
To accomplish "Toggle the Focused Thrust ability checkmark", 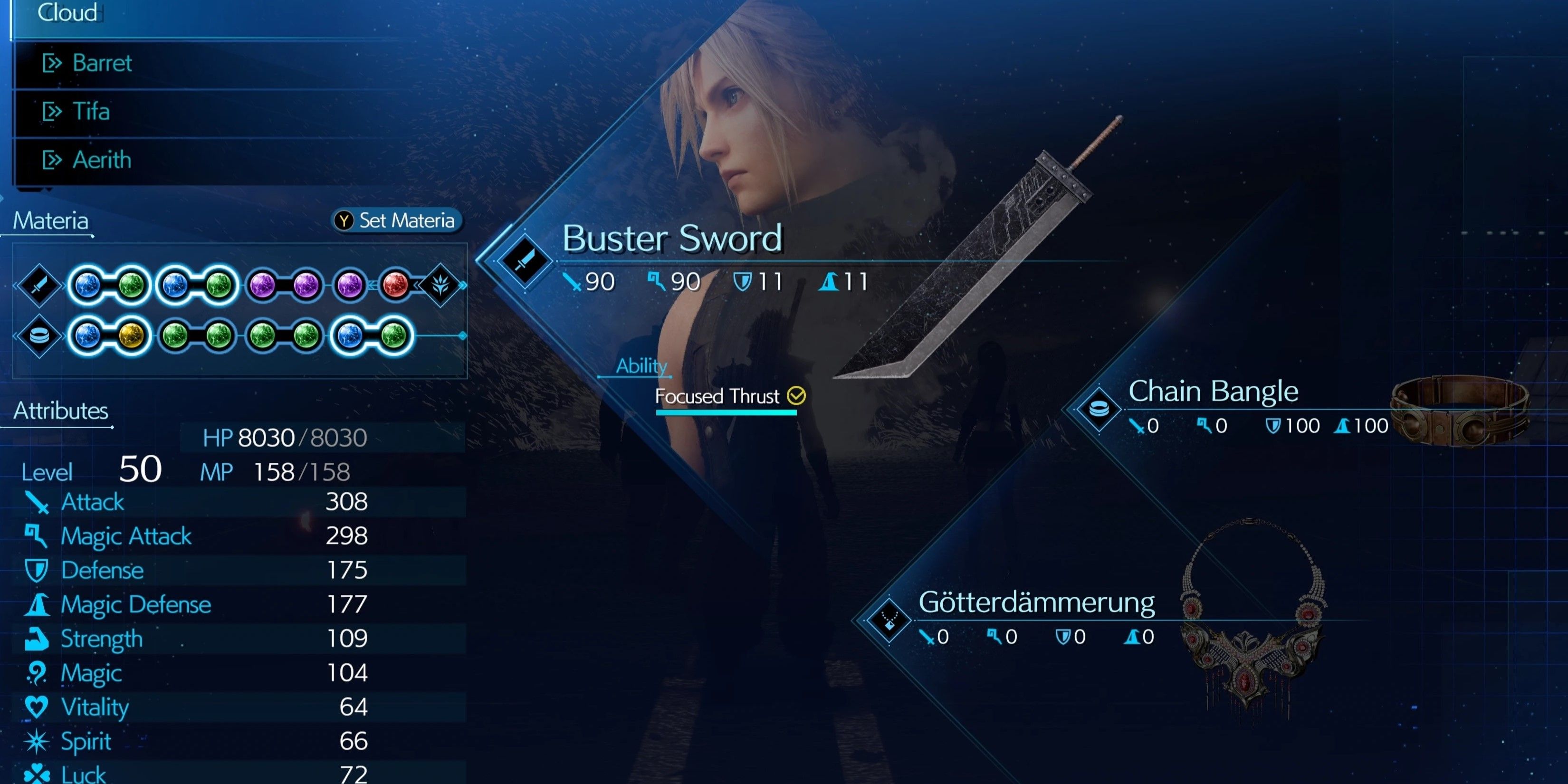I will [796, 396].
